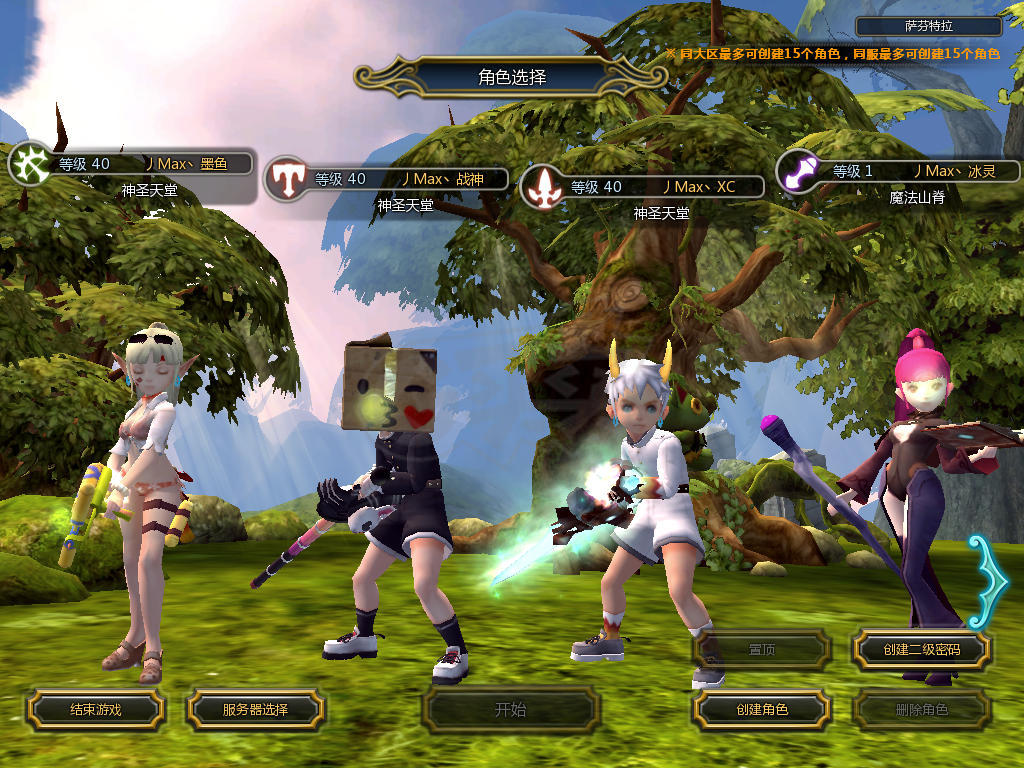Click the 萨芬特拉 server name label
1024x768 pixels.
929,27
